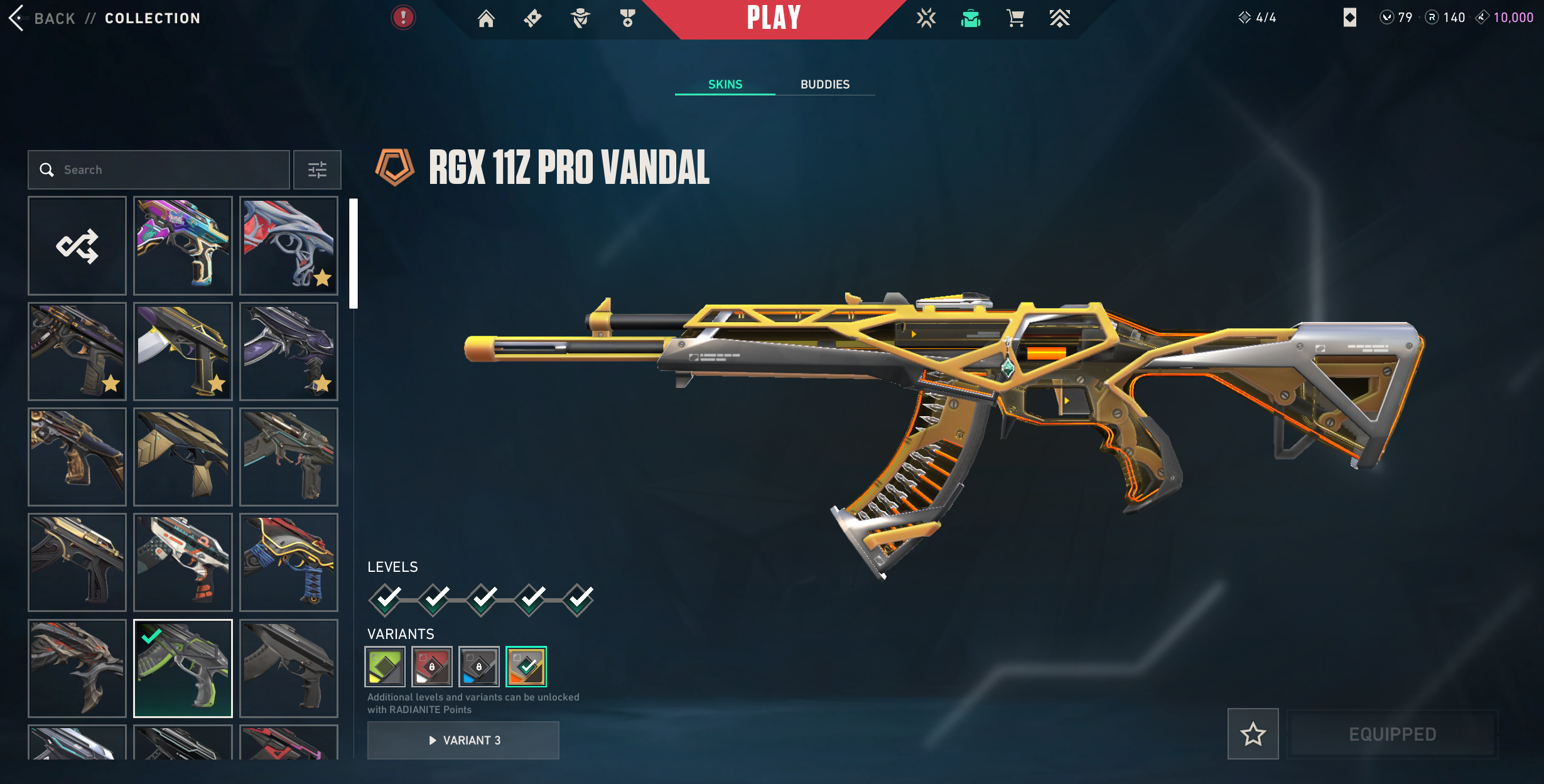The image size is (1544, 784).
Task: Play the Variant 3 preview video
Action: point(463,740)
